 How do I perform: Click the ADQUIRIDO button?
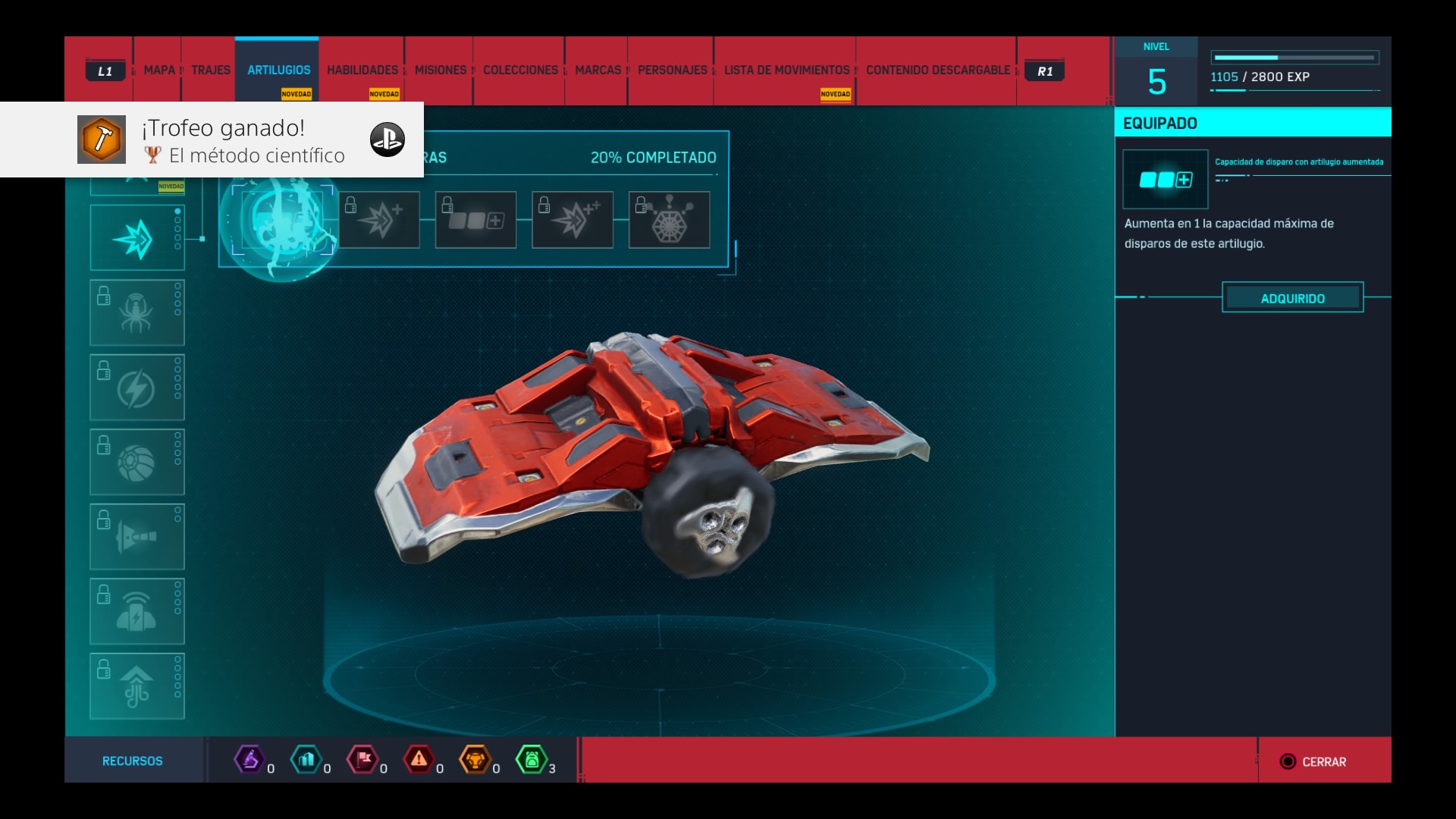coord(1292,298)
